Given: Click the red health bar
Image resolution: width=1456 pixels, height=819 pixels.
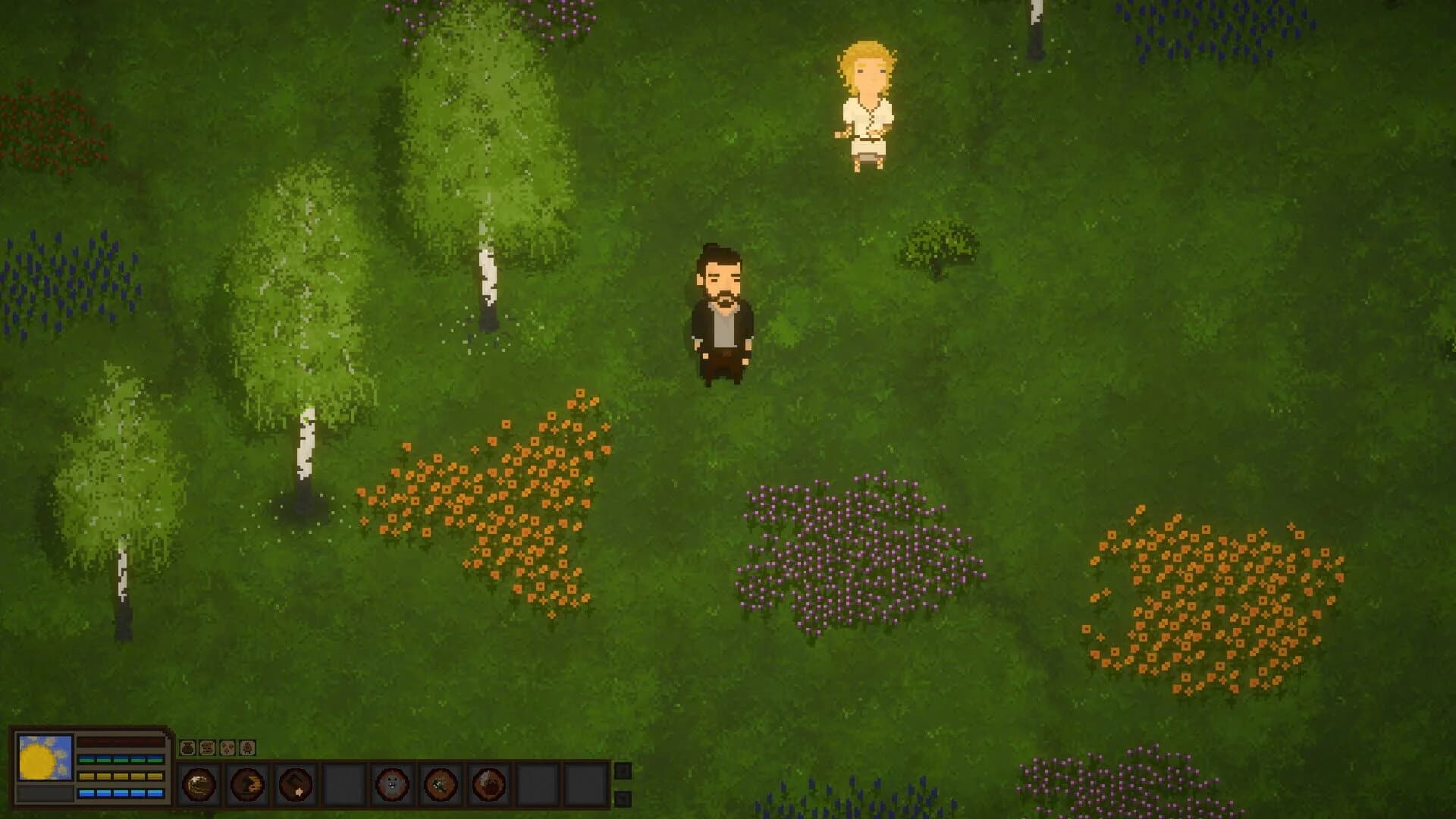Looking at the screenshot, I should pos(121,742).
